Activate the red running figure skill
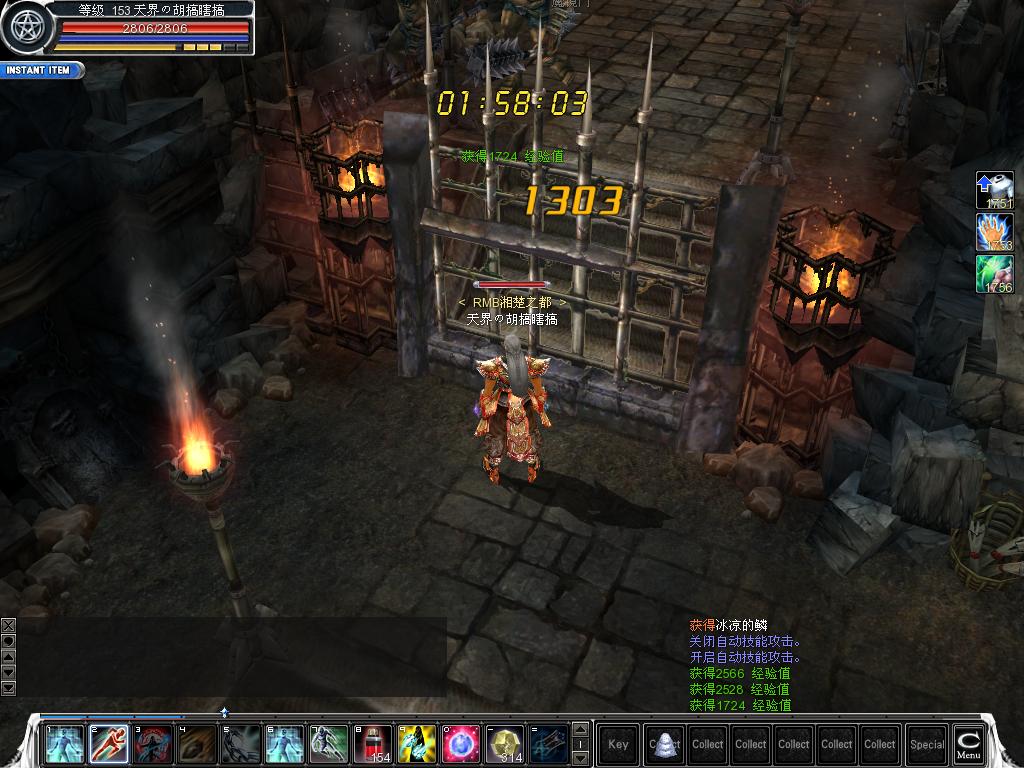Image resolution: width=1024 pixels, height=768 pixels. coord(109,744)
